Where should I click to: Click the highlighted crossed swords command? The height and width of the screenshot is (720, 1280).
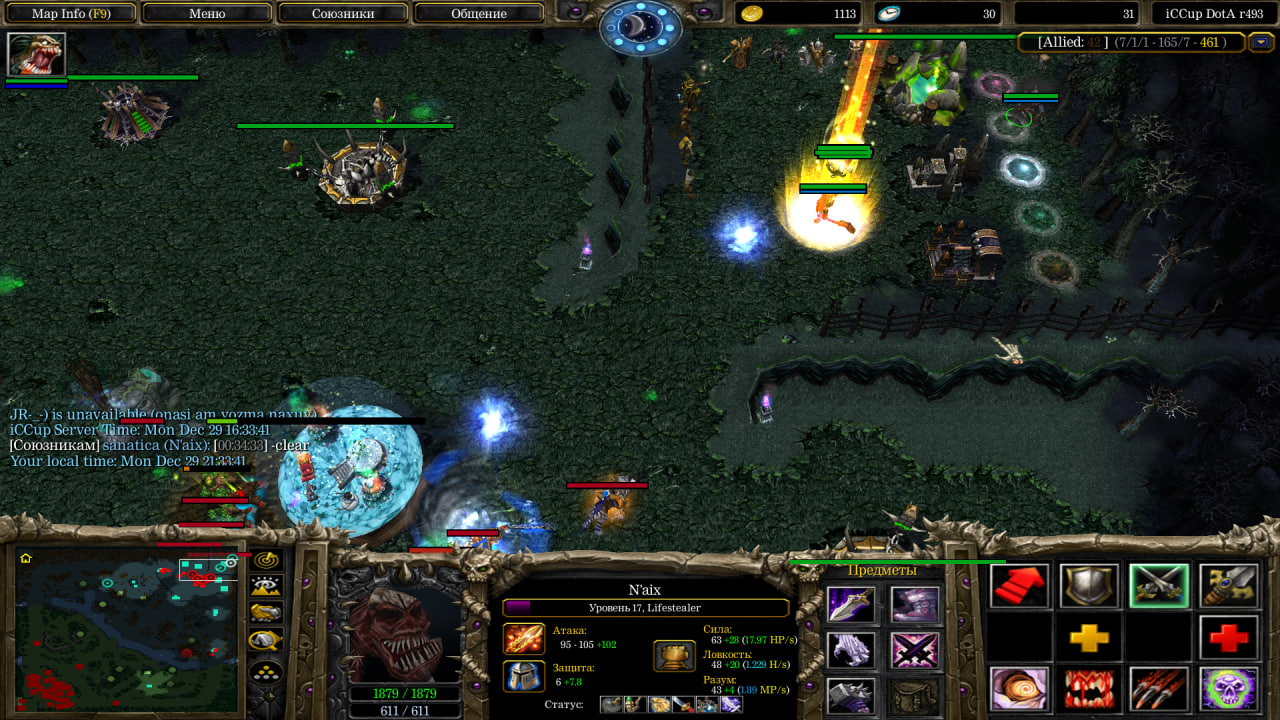tap(1159, 586)
